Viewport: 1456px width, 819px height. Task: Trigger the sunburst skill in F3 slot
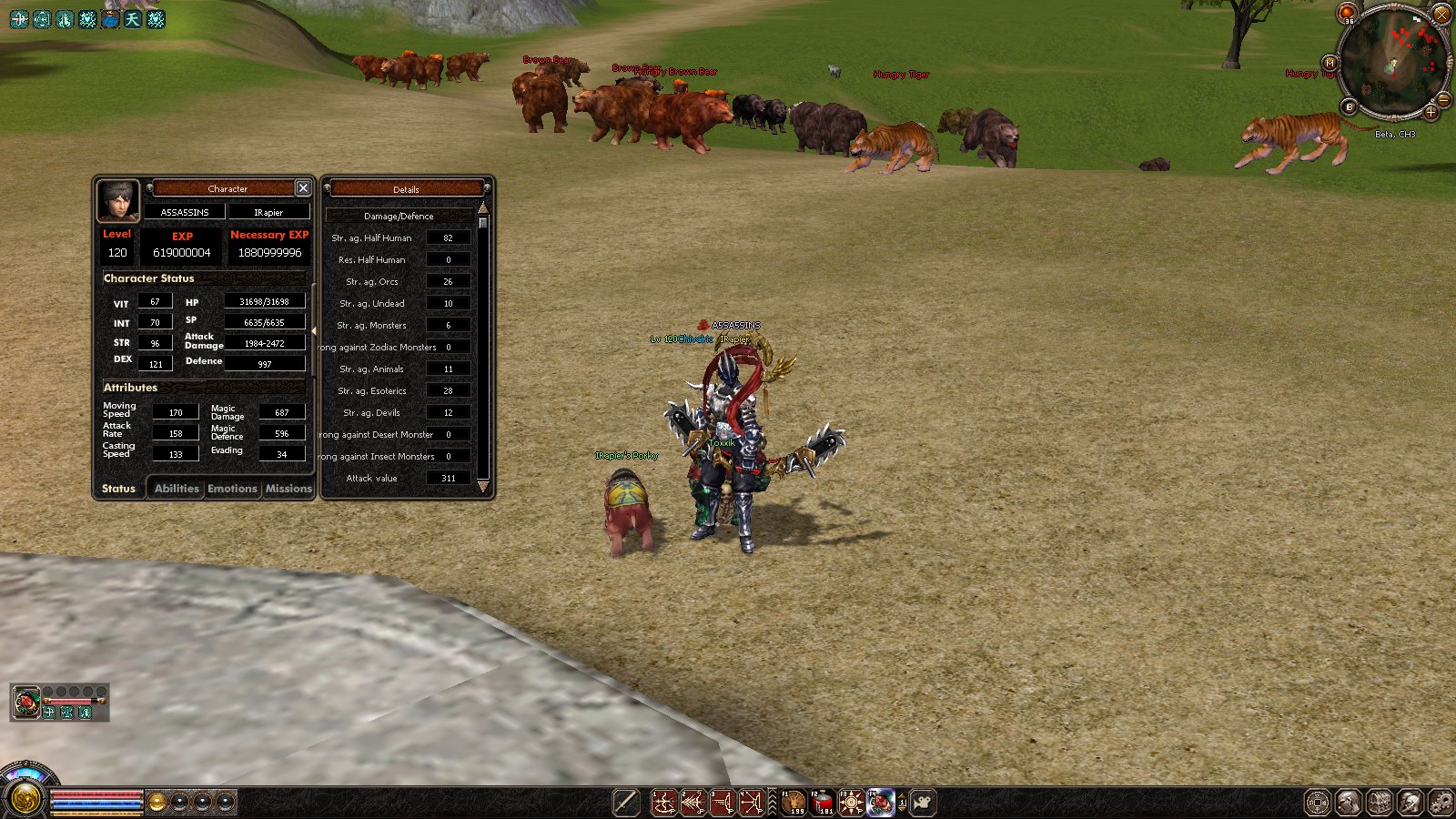(x=851, y=803)
